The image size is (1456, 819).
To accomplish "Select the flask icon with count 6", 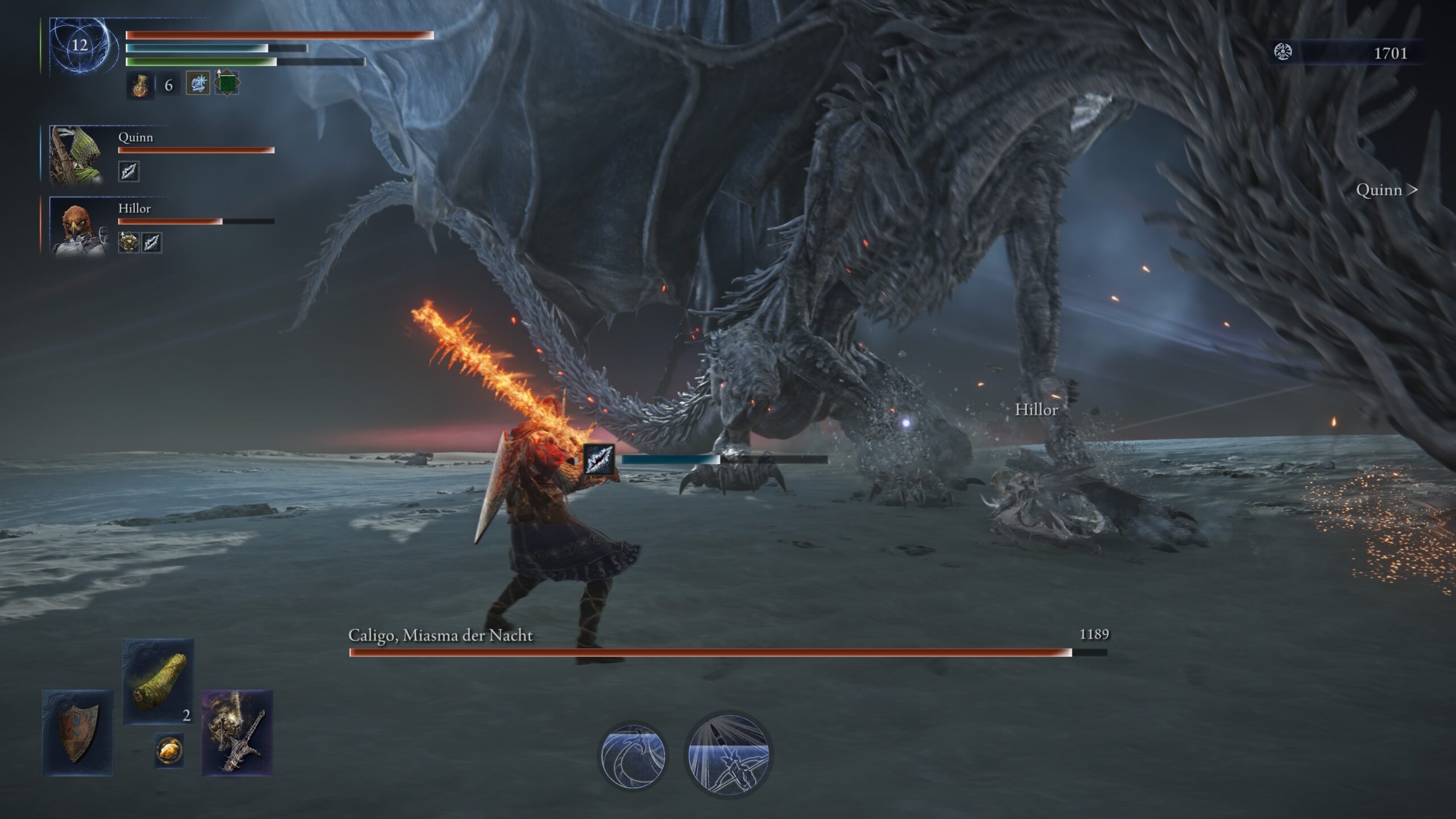I will point(139,85).
